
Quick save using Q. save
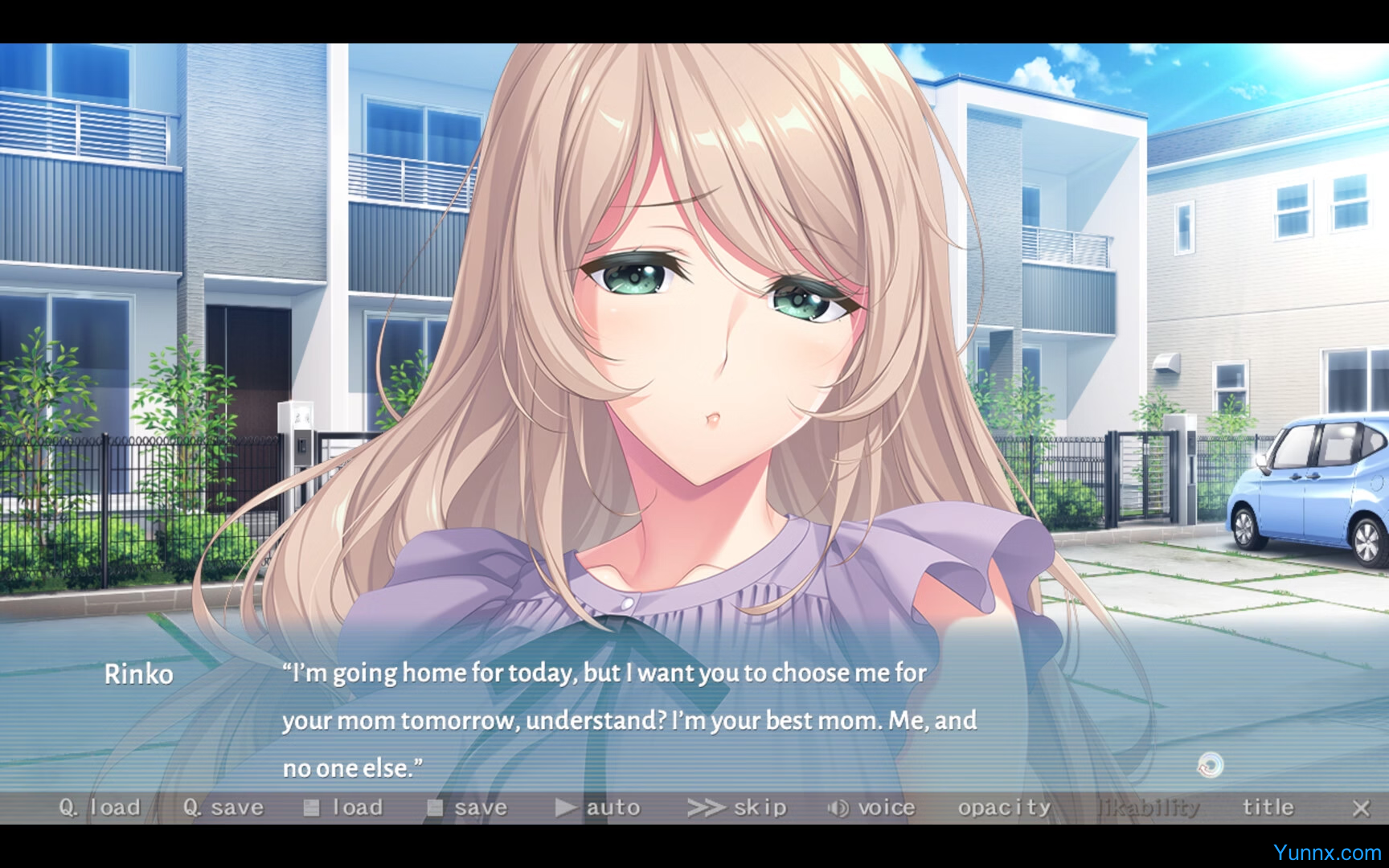223,808
